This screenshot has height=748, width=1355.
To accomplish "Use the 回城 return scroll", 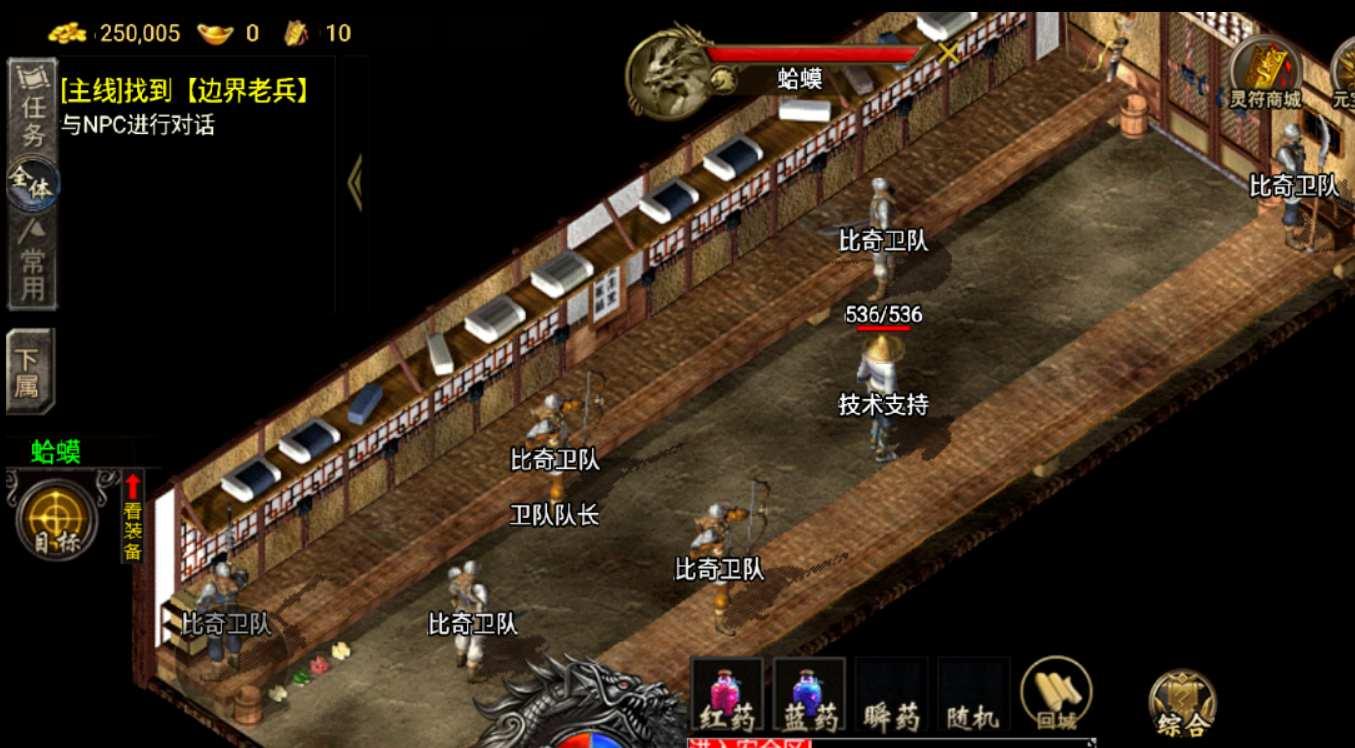I will tap(1055, 692).
